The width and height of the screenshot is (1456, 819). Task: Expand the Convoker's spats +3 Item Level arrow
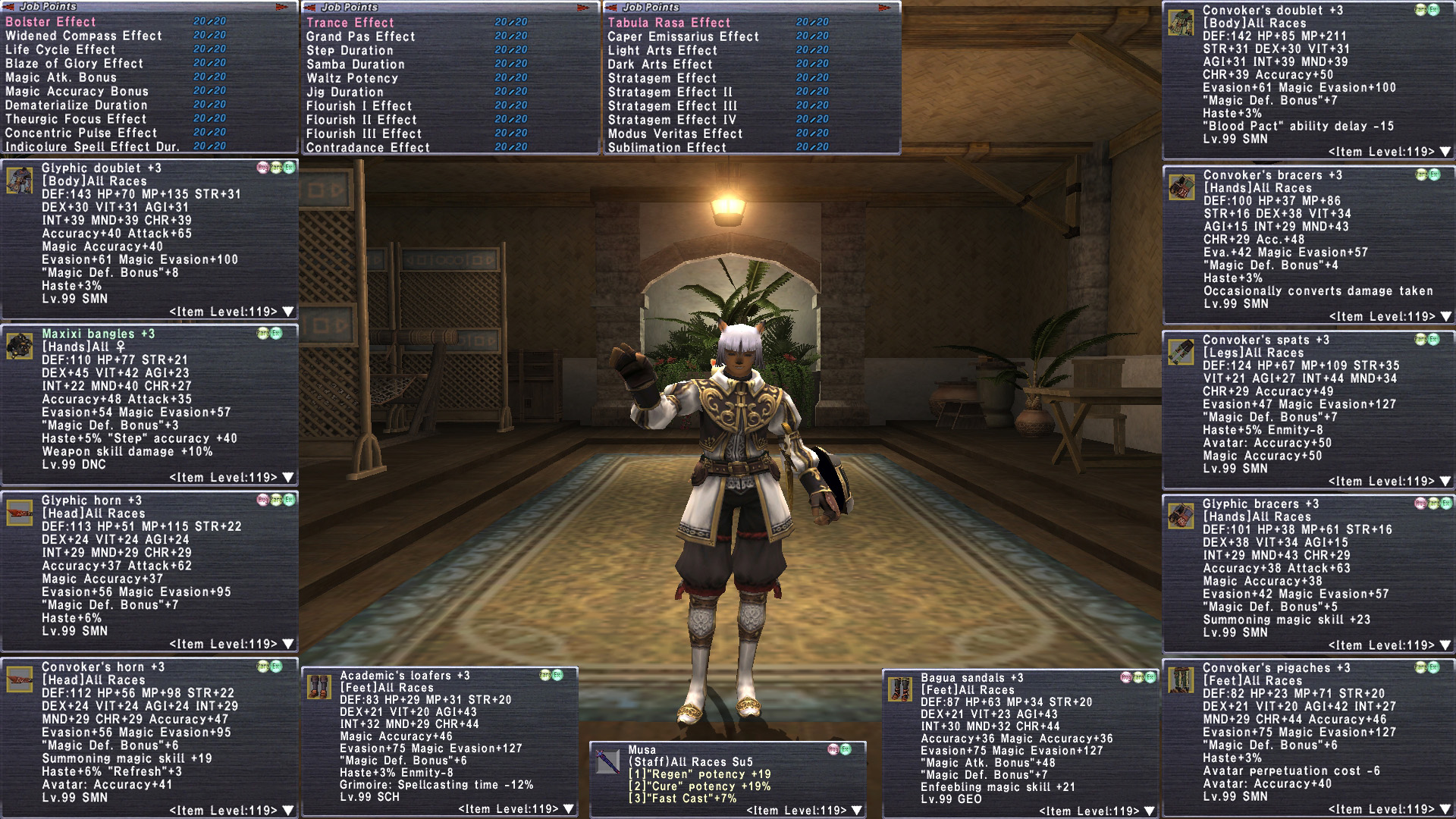pos(1445,482)
